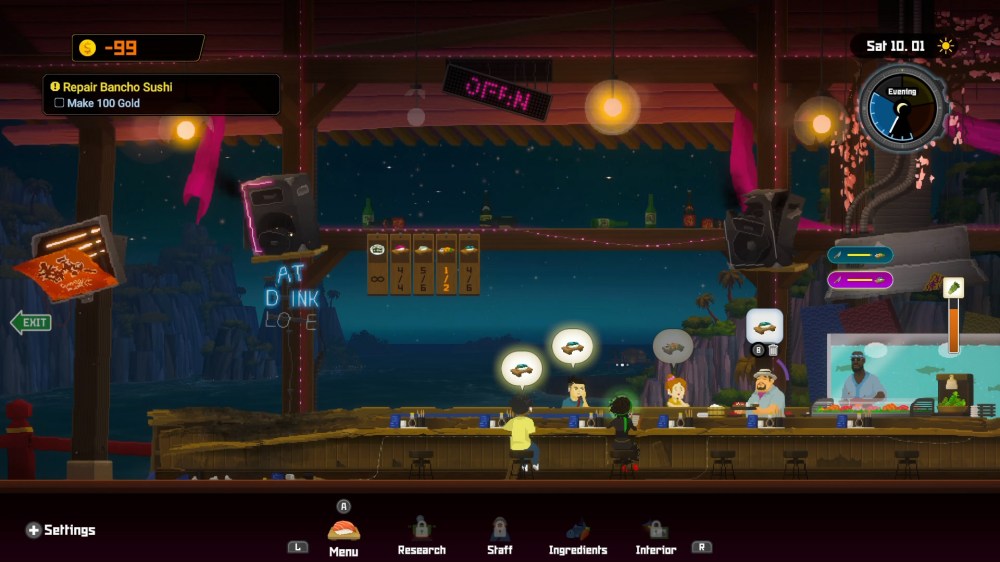Click the wasabi gauge icon

tap(953, 288)
